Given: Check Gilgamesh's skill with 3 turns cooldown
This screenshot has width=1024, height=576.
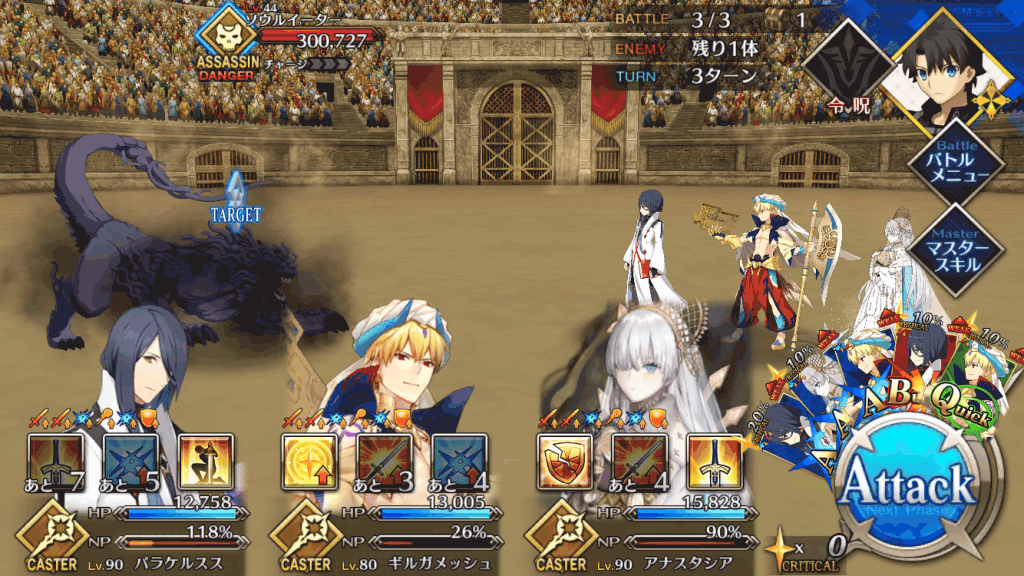Looking at the screenshot, I should pyautogui.click(x=384, y=460).
